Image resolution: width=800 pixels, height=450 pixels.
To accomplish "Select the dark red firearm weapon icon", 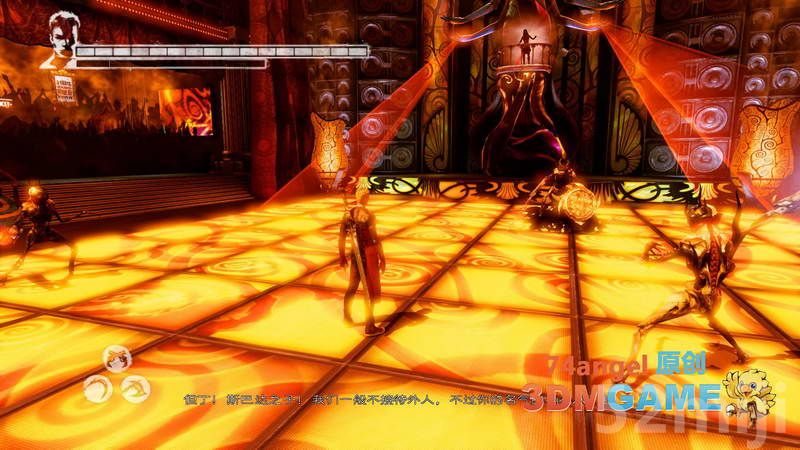I will pyautogui.click(x=117, y=359).
